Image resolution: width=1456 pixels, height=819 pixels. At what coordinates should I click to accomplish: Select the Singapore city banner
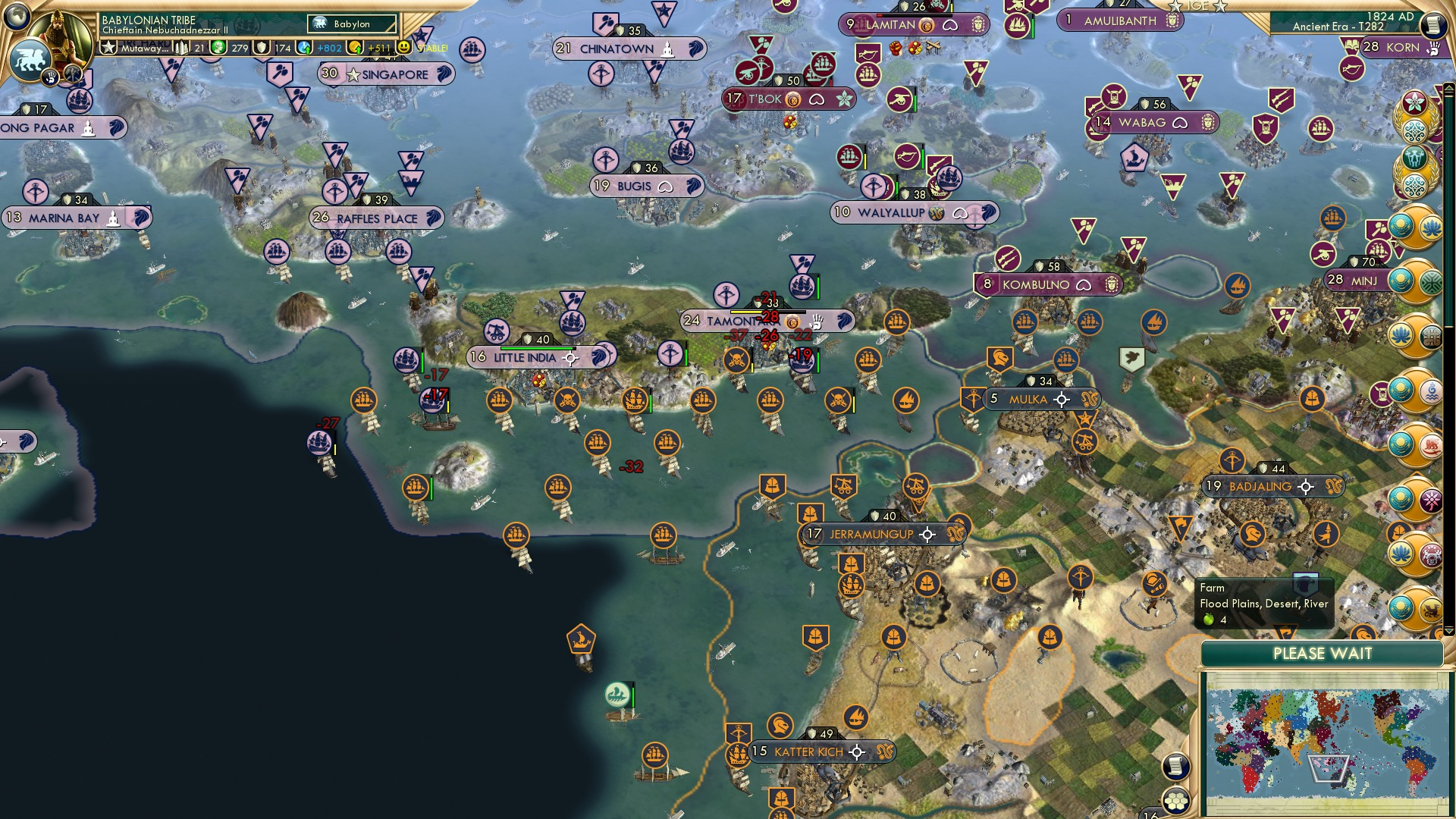point(387,74)
